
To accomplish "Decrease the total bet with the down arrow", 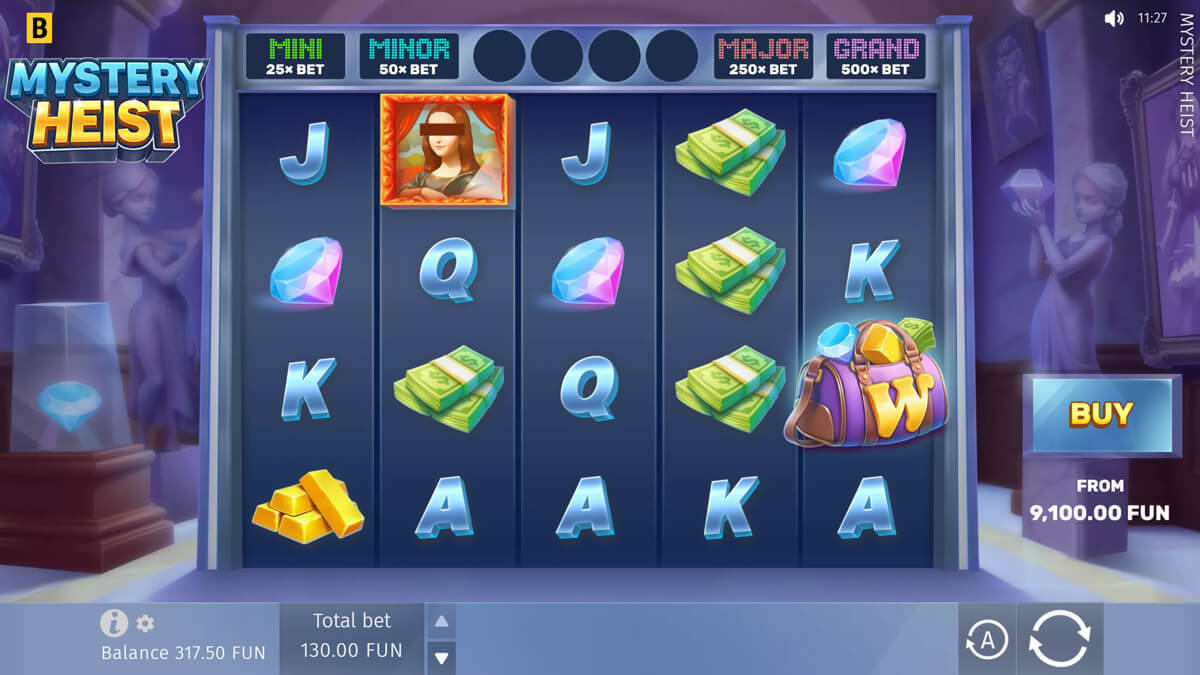I will click(x=441, y=657).
